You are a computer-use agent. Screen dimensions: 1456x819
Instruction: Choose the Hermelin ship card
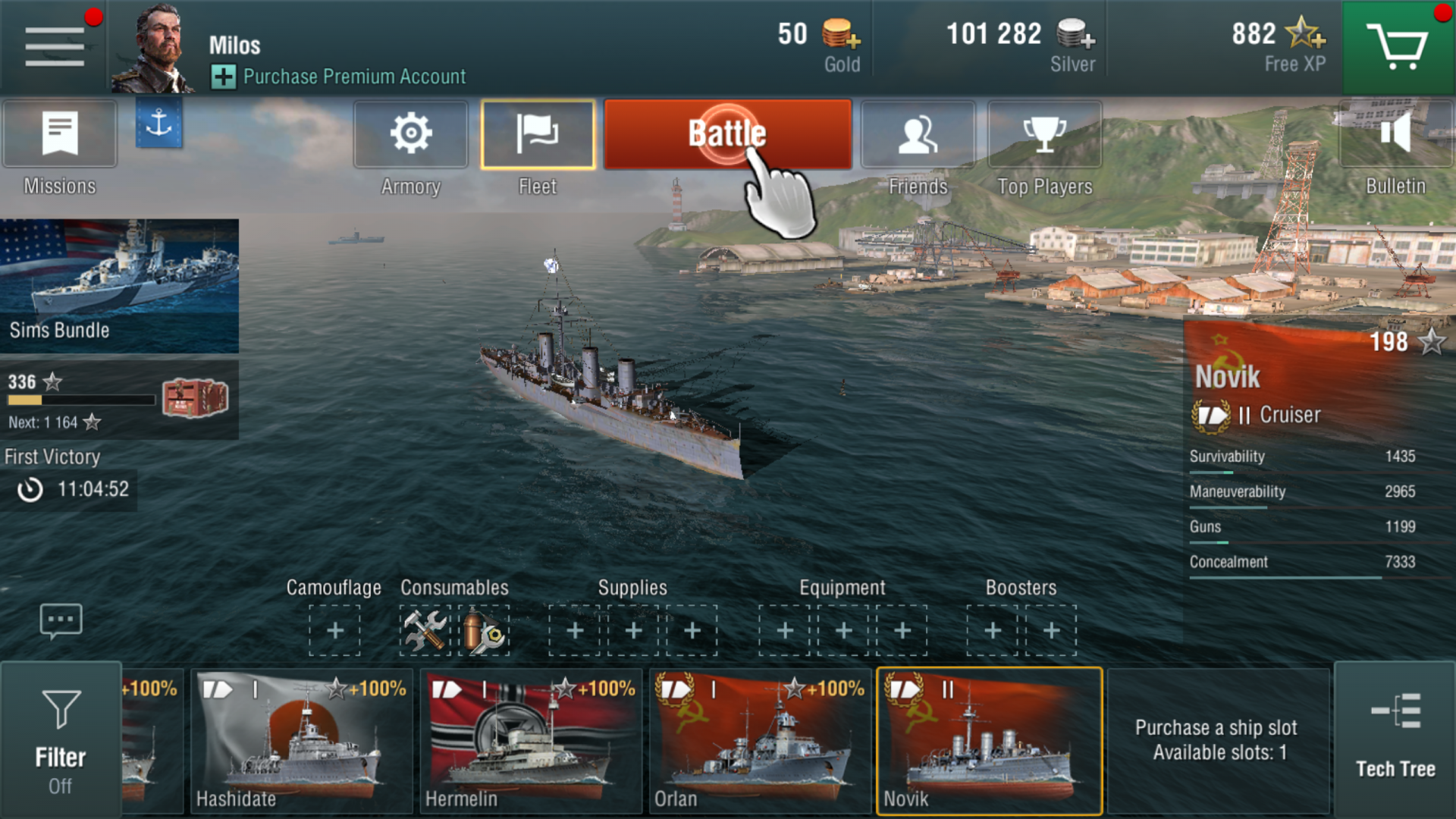(531, 741)
